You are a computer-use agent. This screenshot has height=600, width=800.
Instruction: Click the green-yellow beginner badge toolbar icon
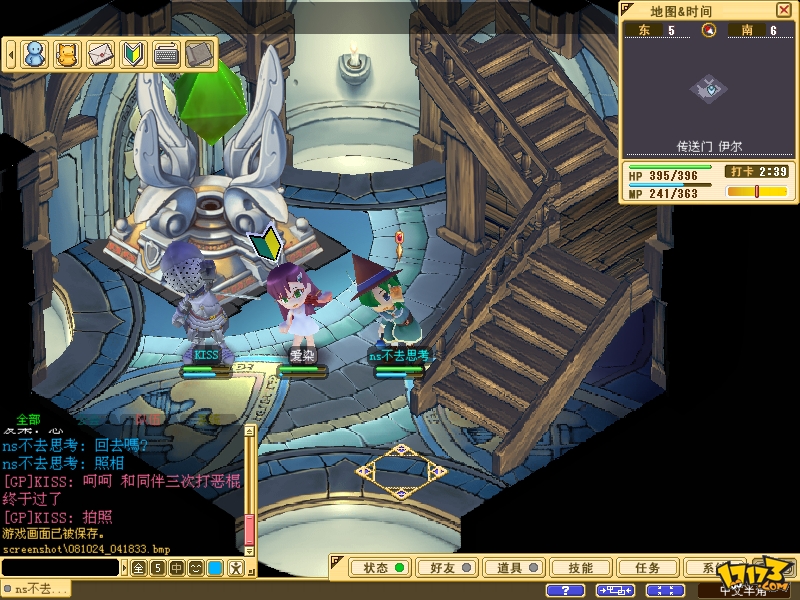point(133,53)
